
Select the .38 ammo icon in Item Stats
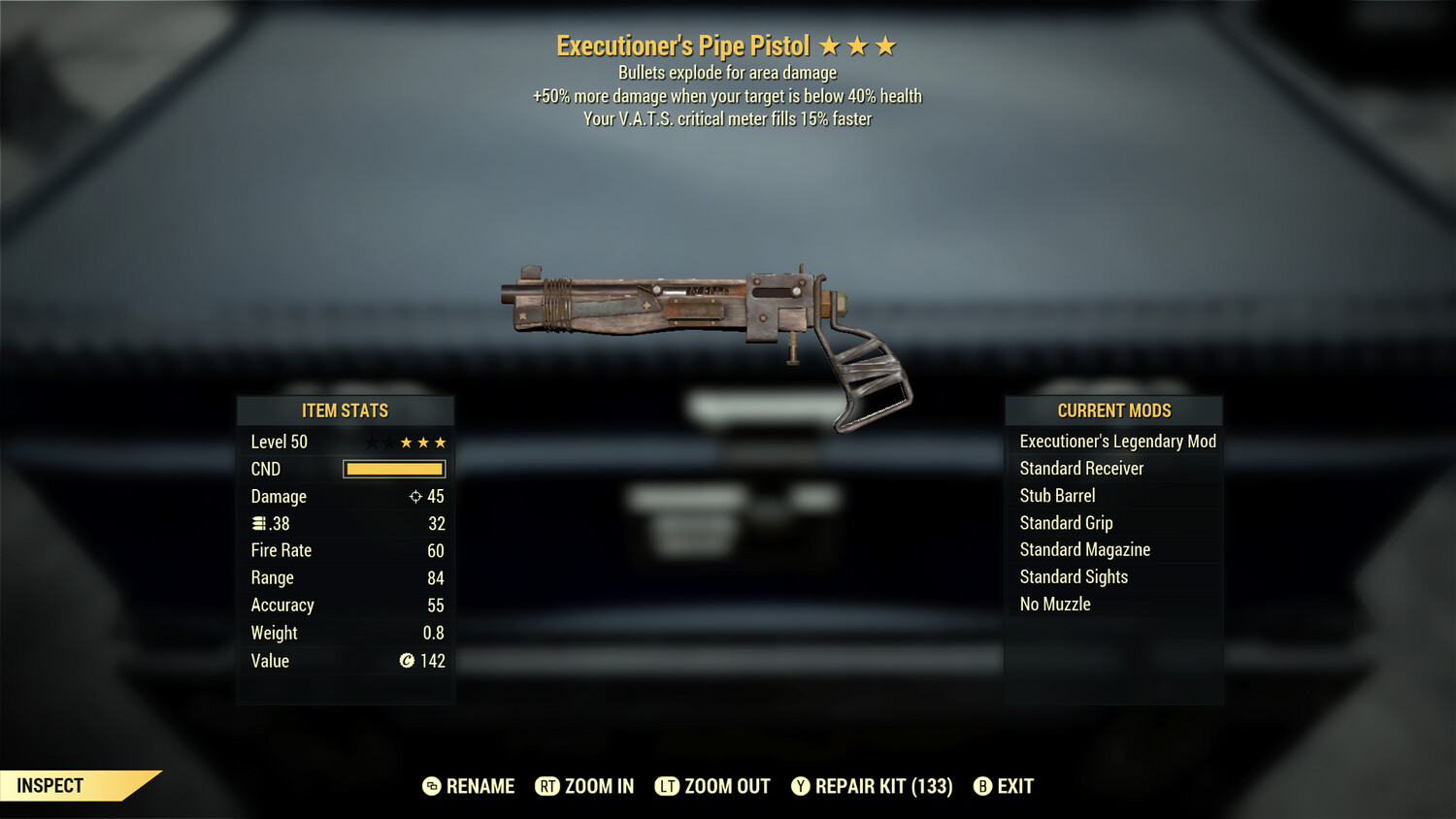coord(259,523)
